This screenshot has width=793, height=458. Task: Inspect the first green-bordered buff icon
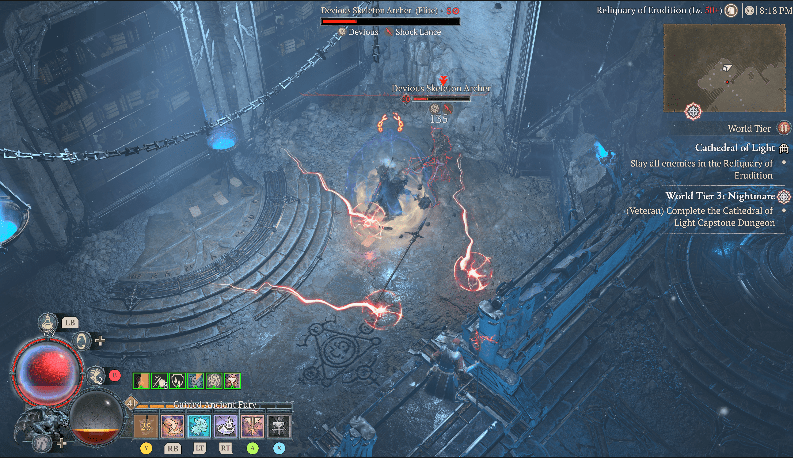[x=142, y=380]
